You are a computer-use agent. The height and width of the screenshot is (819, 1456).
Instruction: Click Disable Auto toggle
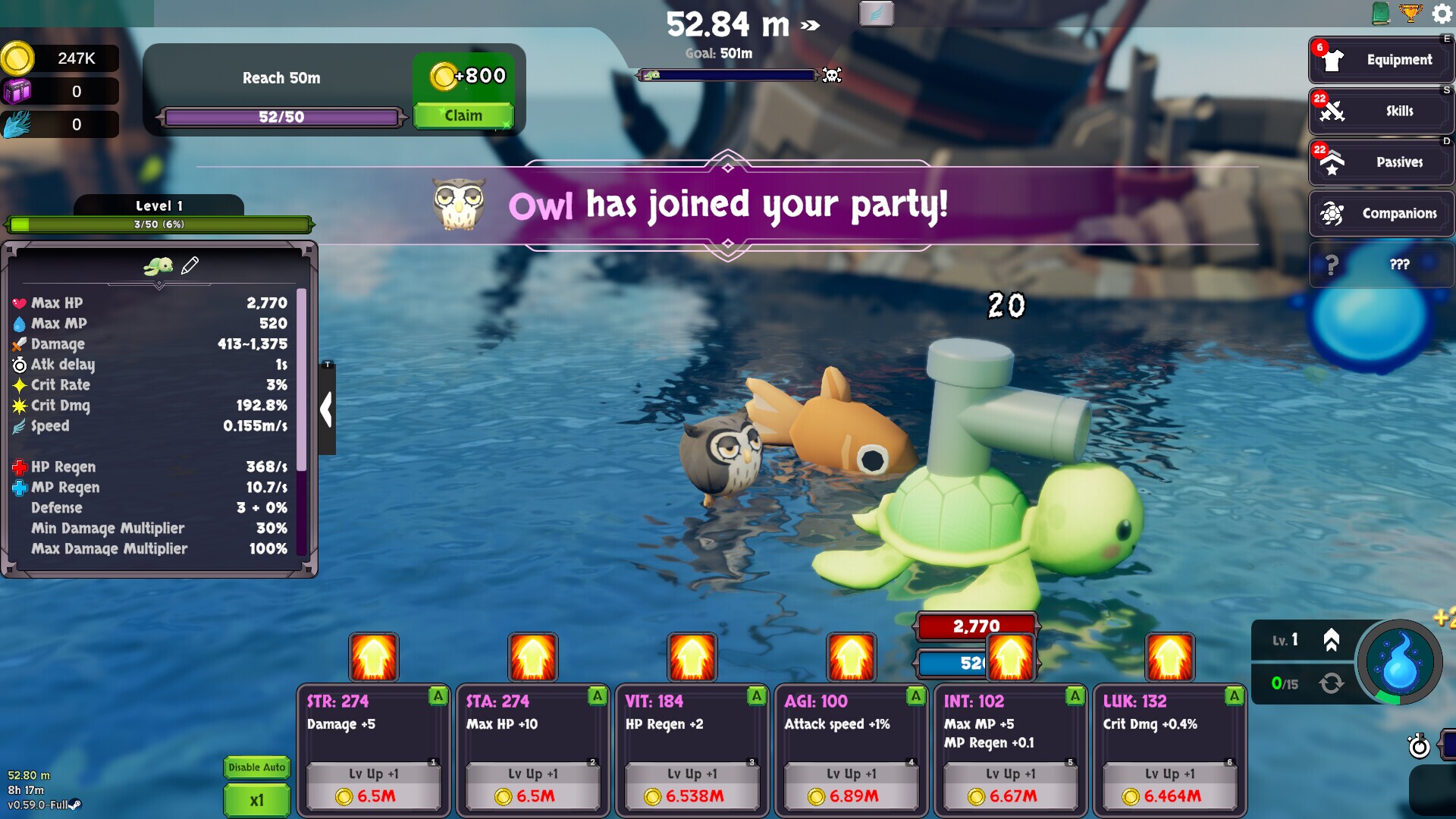click(x=256, y=767)
